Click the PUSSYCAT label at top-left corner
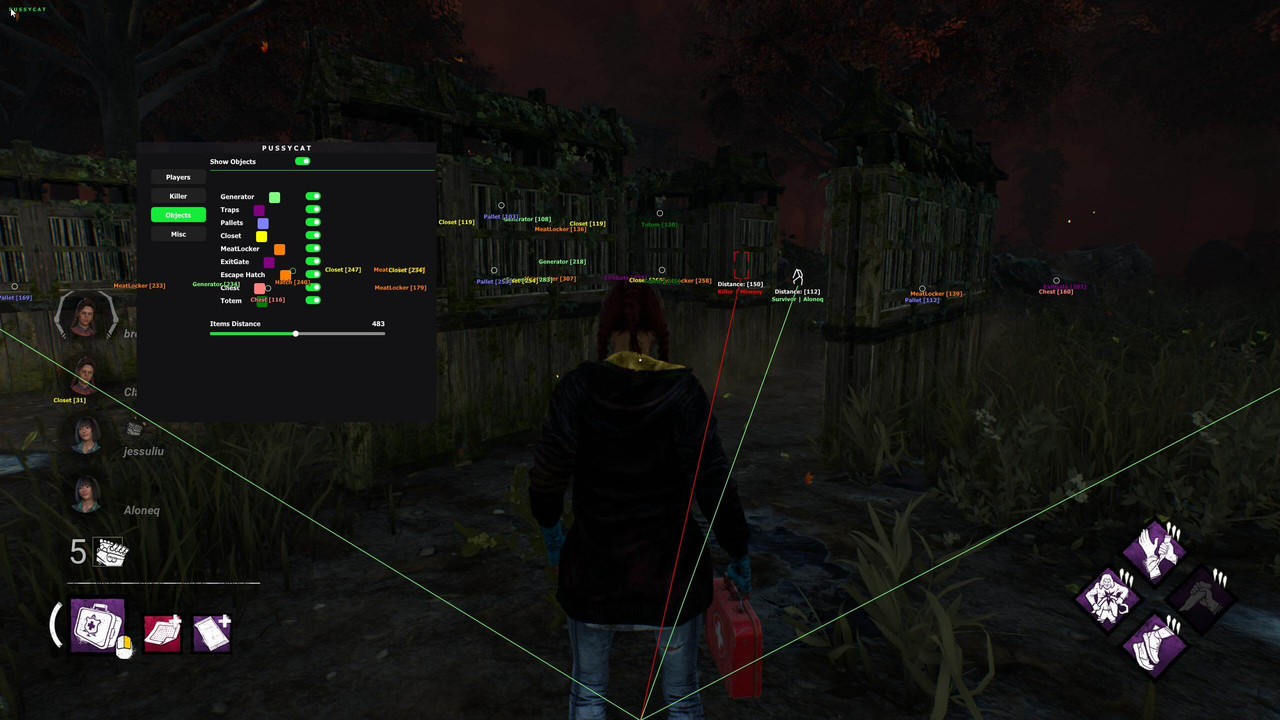1280x720 pixels. [x=27, y=9]
